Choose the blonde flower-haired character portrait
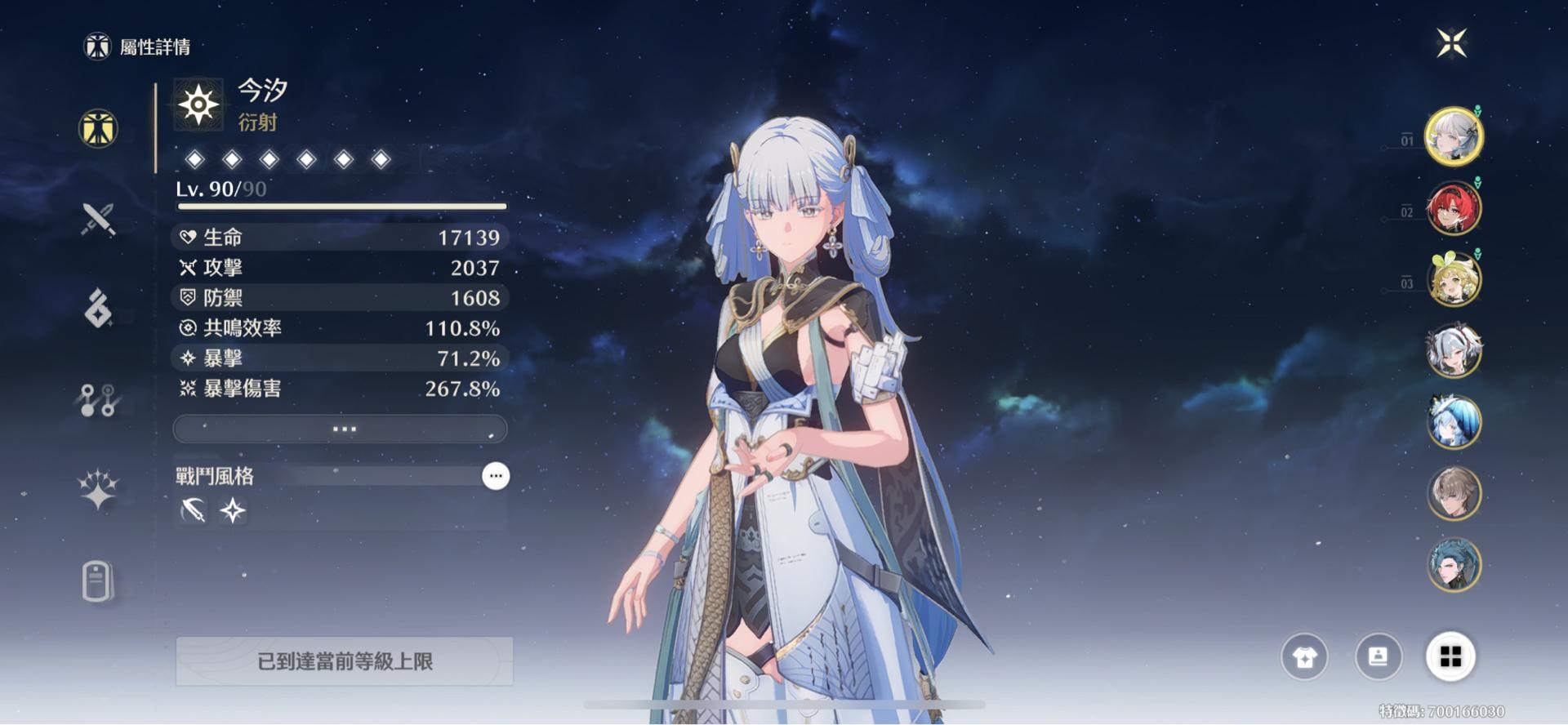The width and height of the screenshot is (1568, 725). 1454,279
